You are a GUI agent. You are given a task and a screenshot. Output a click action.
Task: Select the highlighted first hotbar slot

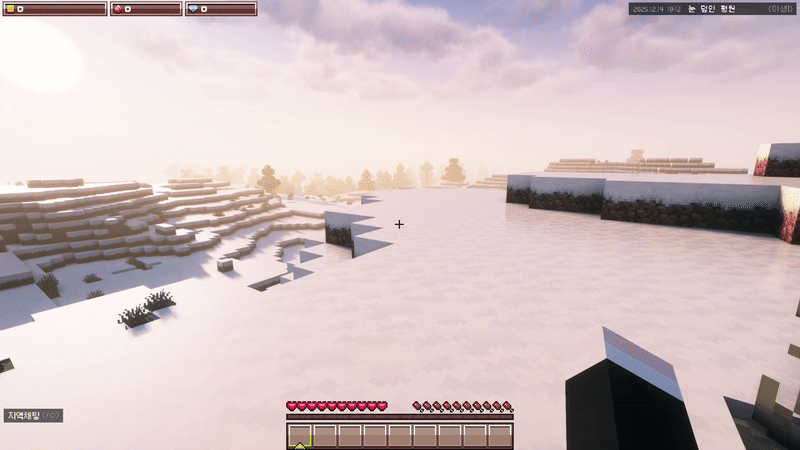click(300, 436)
